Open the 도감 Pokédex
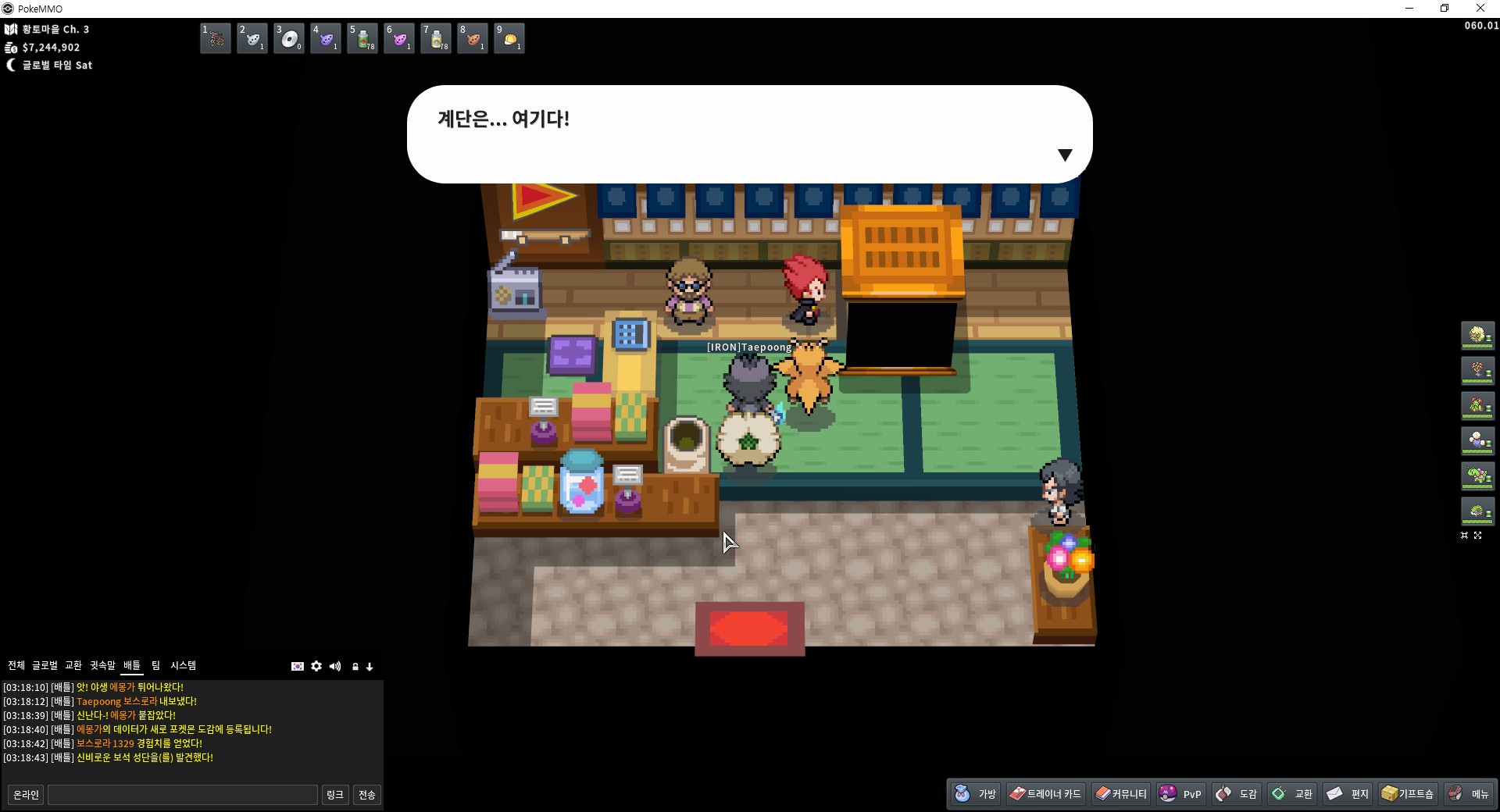 click(1237, 793)
